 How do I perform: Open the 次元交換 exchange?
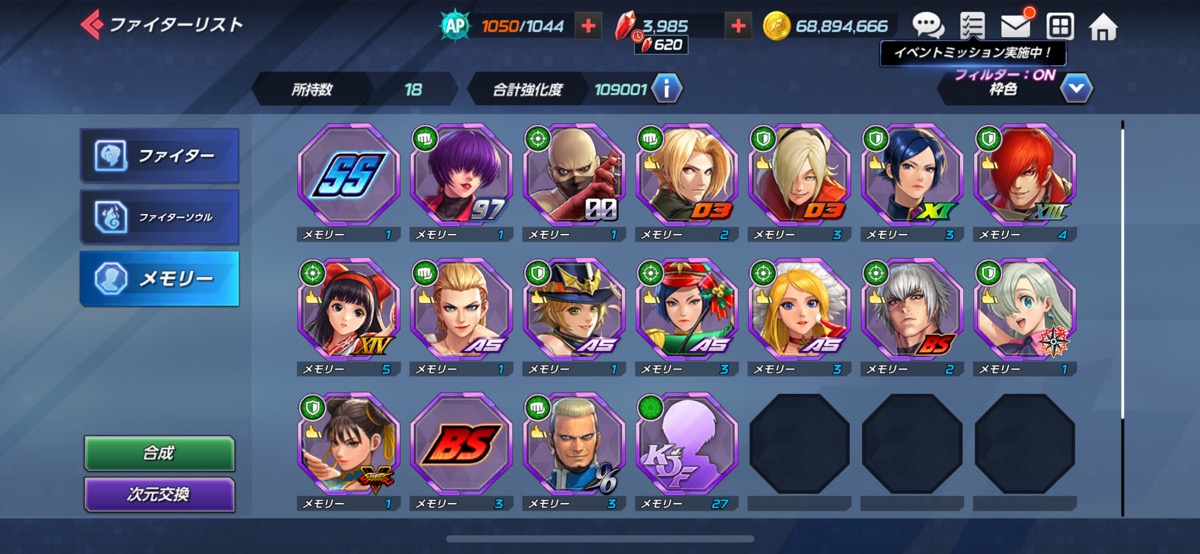pyautogui.click(x=159, y=494)
